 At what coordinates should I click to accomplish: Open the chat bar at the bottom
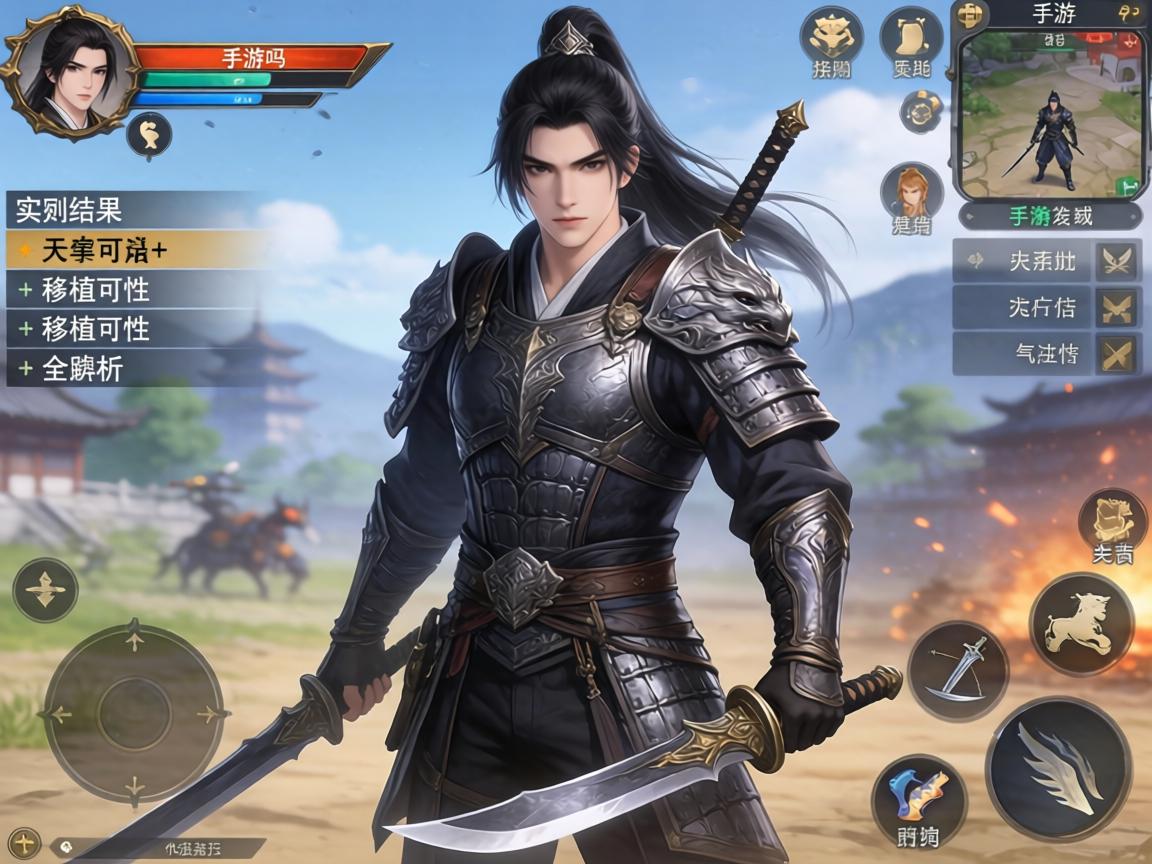click(x=160, y=848)
